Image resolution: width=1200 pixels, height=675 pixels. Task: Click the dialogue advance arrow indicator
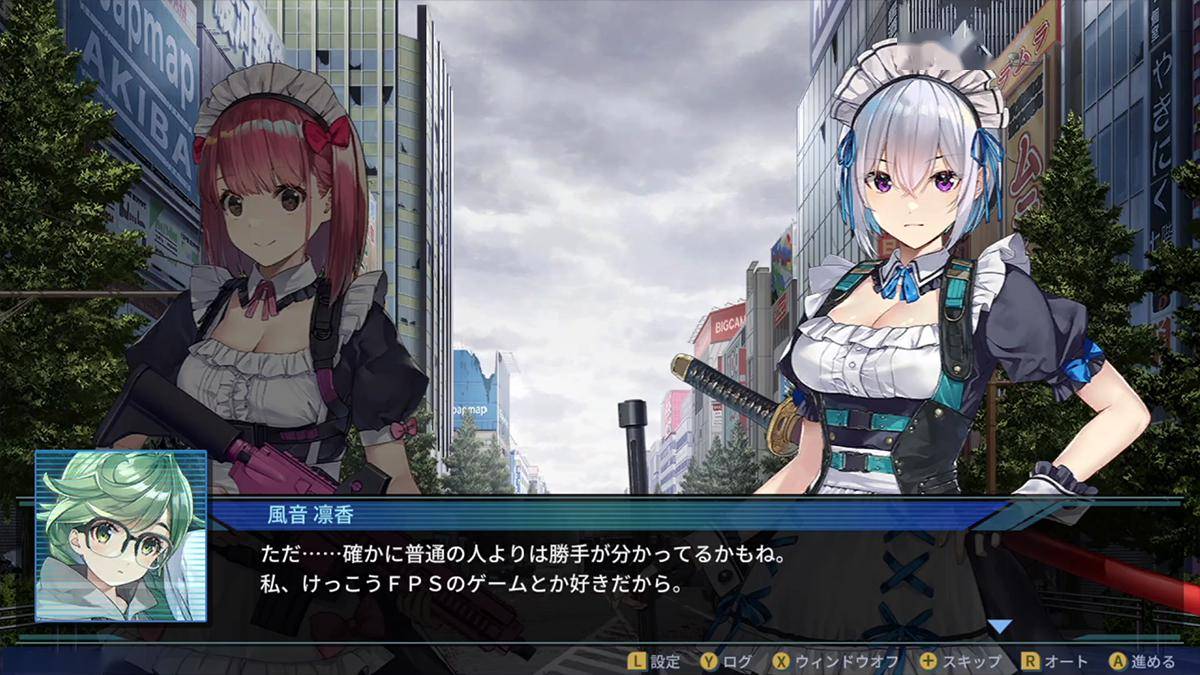point(999,627)
